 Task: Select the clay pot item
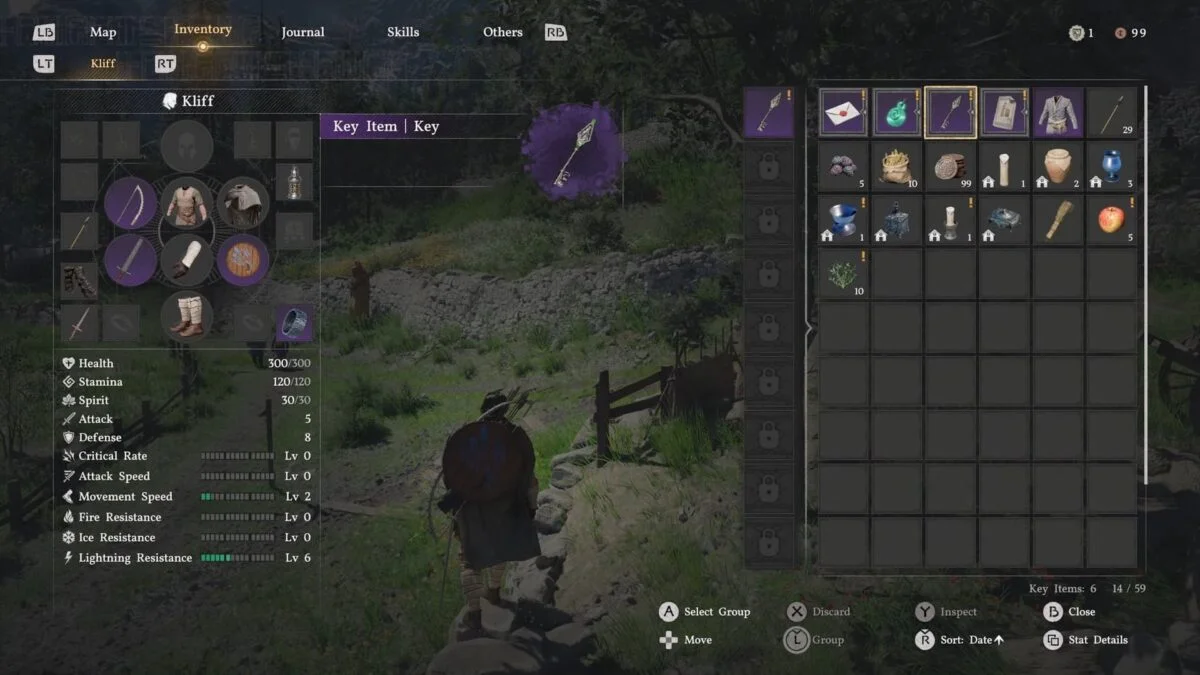(1058, 166)
